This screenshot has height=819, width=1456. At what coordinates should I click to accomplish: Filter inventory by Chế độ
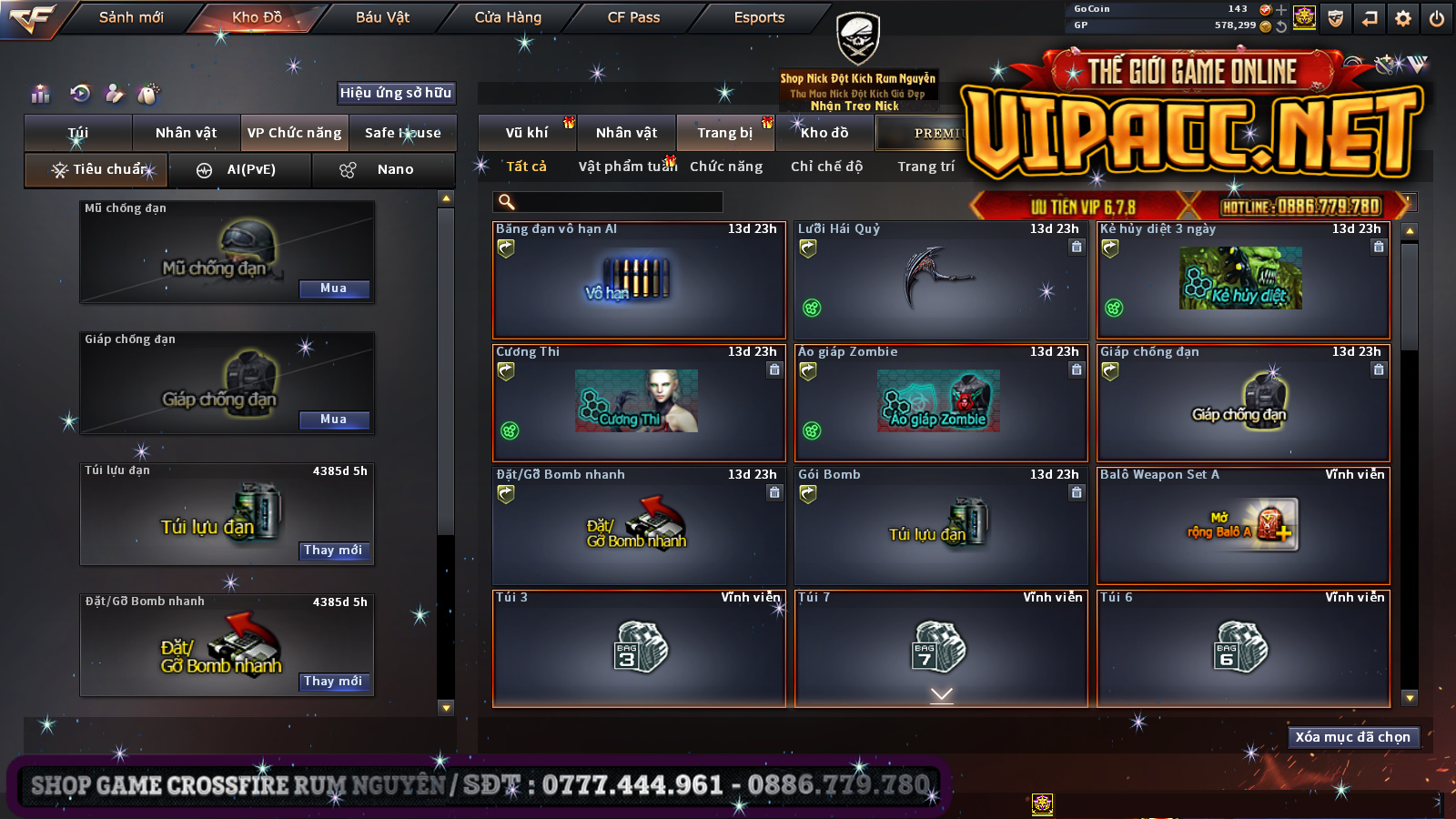(x=826, y=167)
